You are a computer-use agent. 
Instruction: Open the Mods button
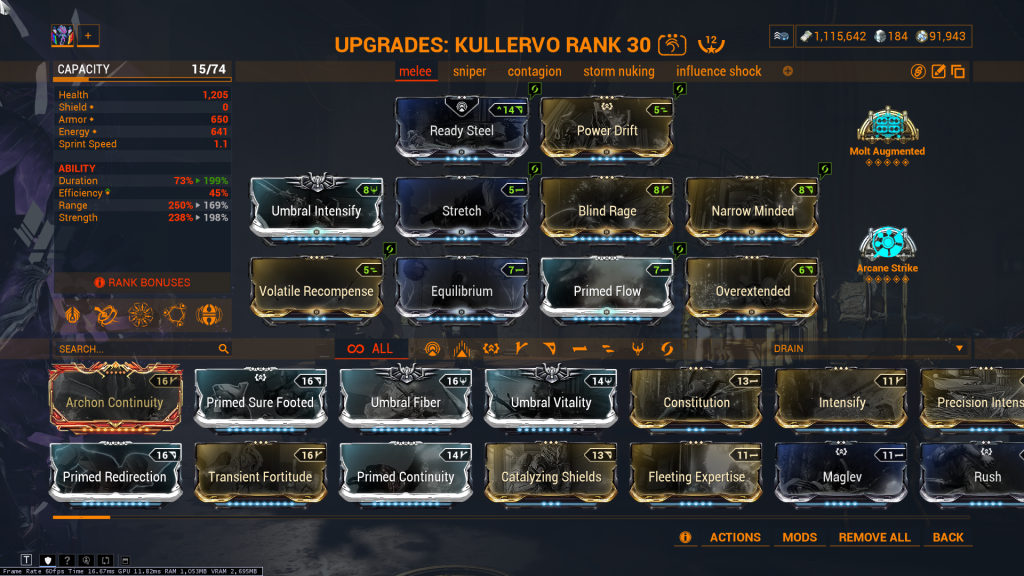pyautogui.click(x=799, y=537)
